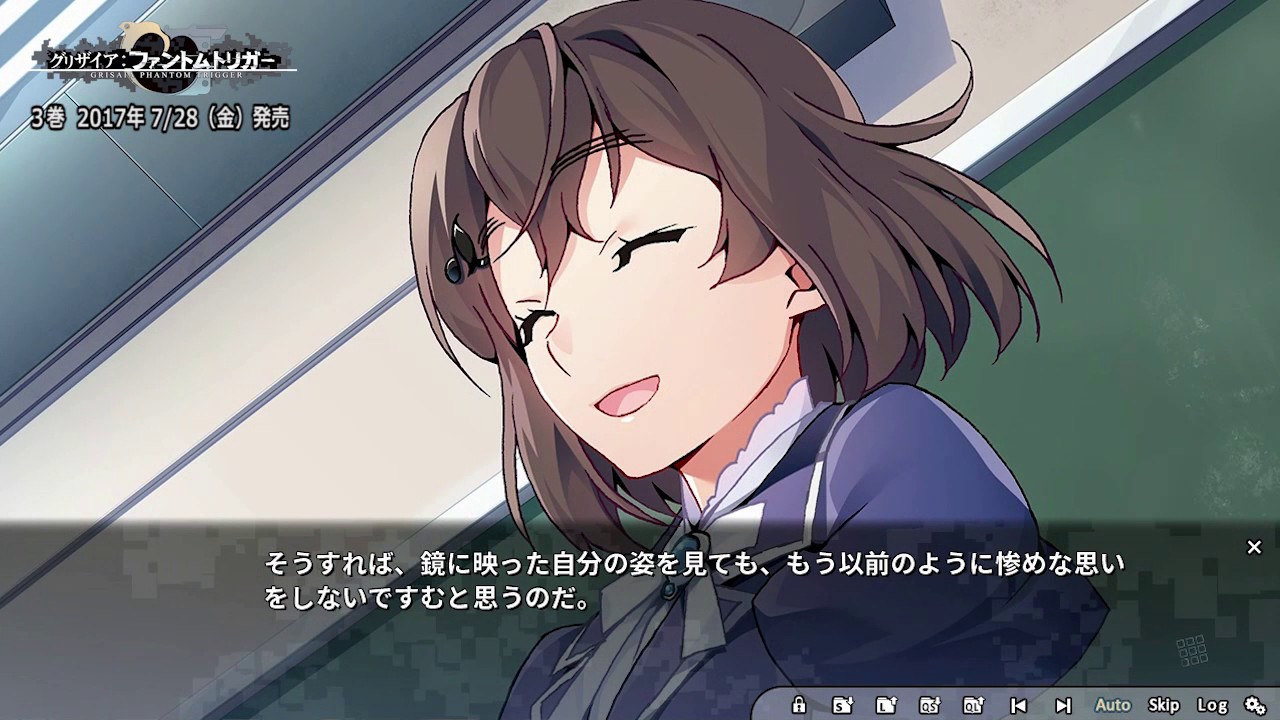Toggle Auto mode

[x=1112, y=705]
